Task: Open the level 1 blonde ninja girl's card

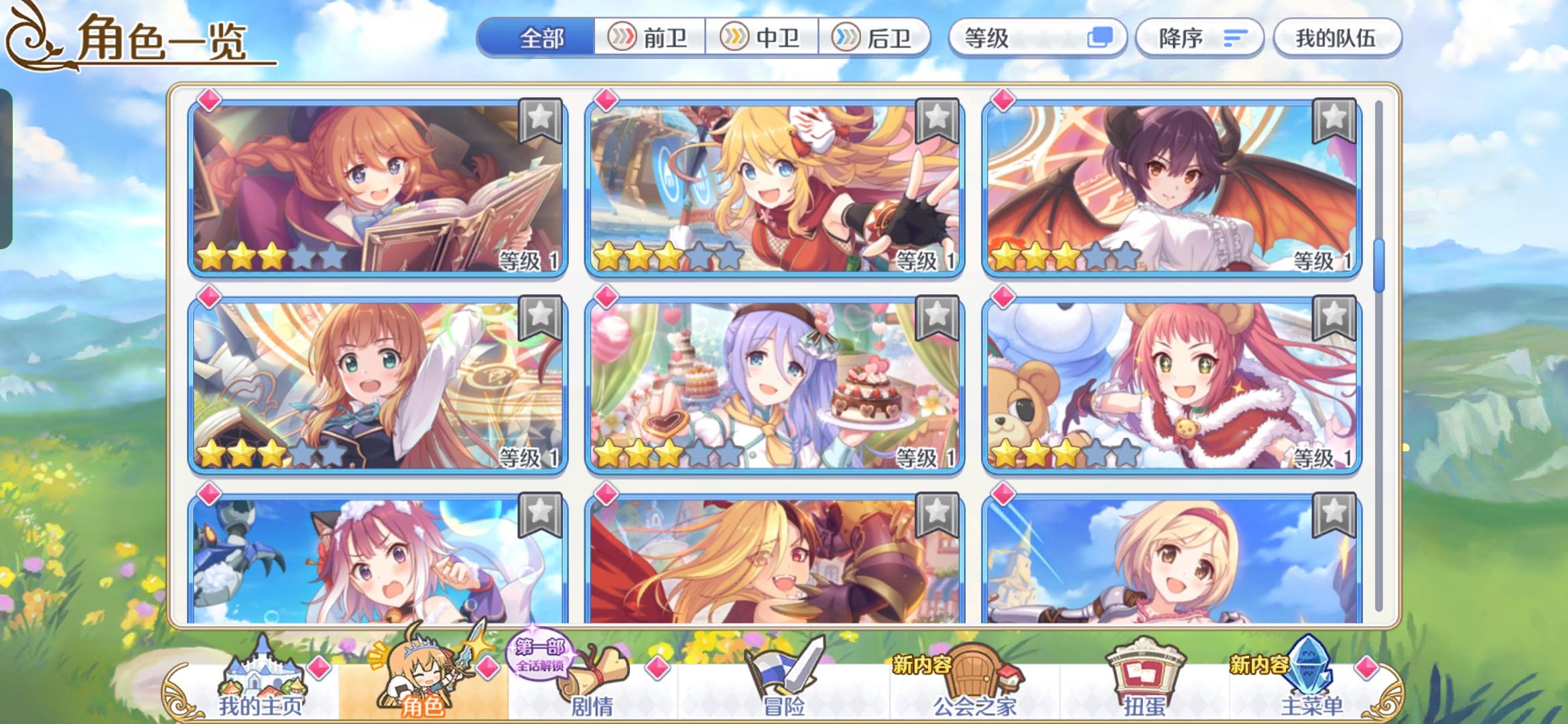Action: [774, 188]
